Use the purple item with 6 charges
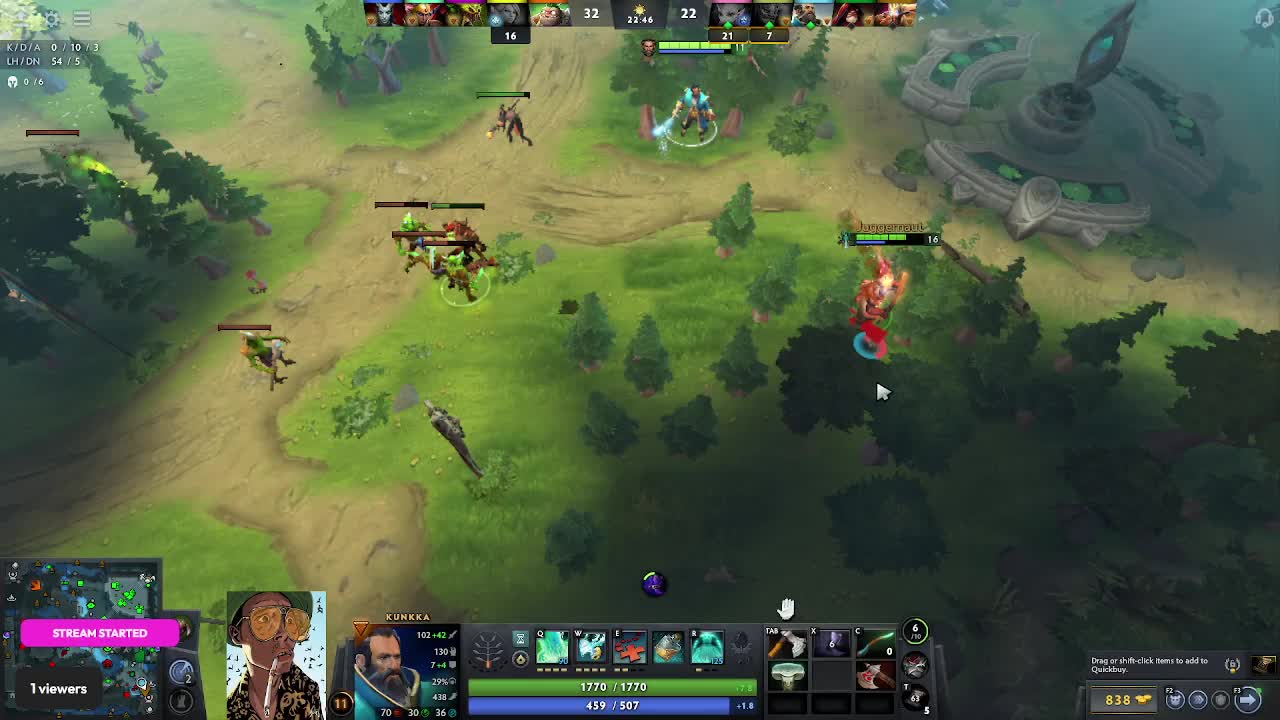This screenshot has height=720, width=1280. (x=831, y=645)
